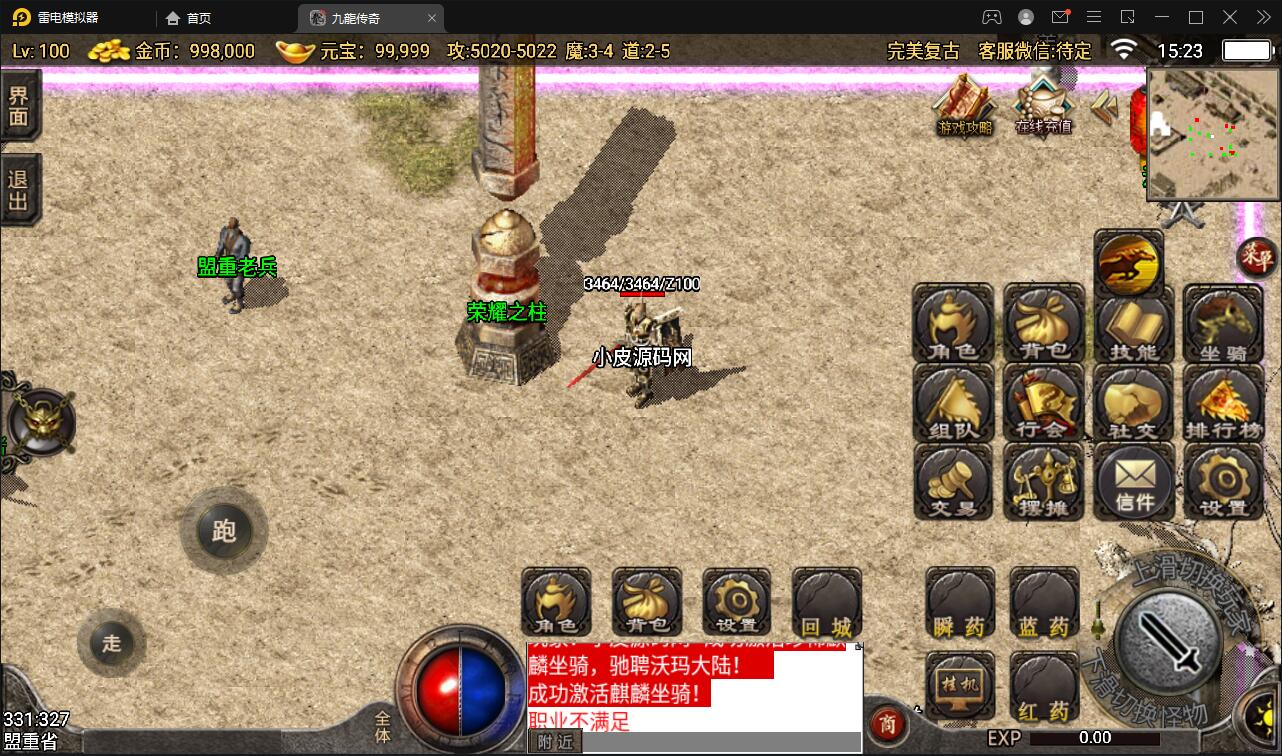Viewport: 1282px width, 756px height.
Task: Open the 技能 skills book
Action: point(1133,325)
